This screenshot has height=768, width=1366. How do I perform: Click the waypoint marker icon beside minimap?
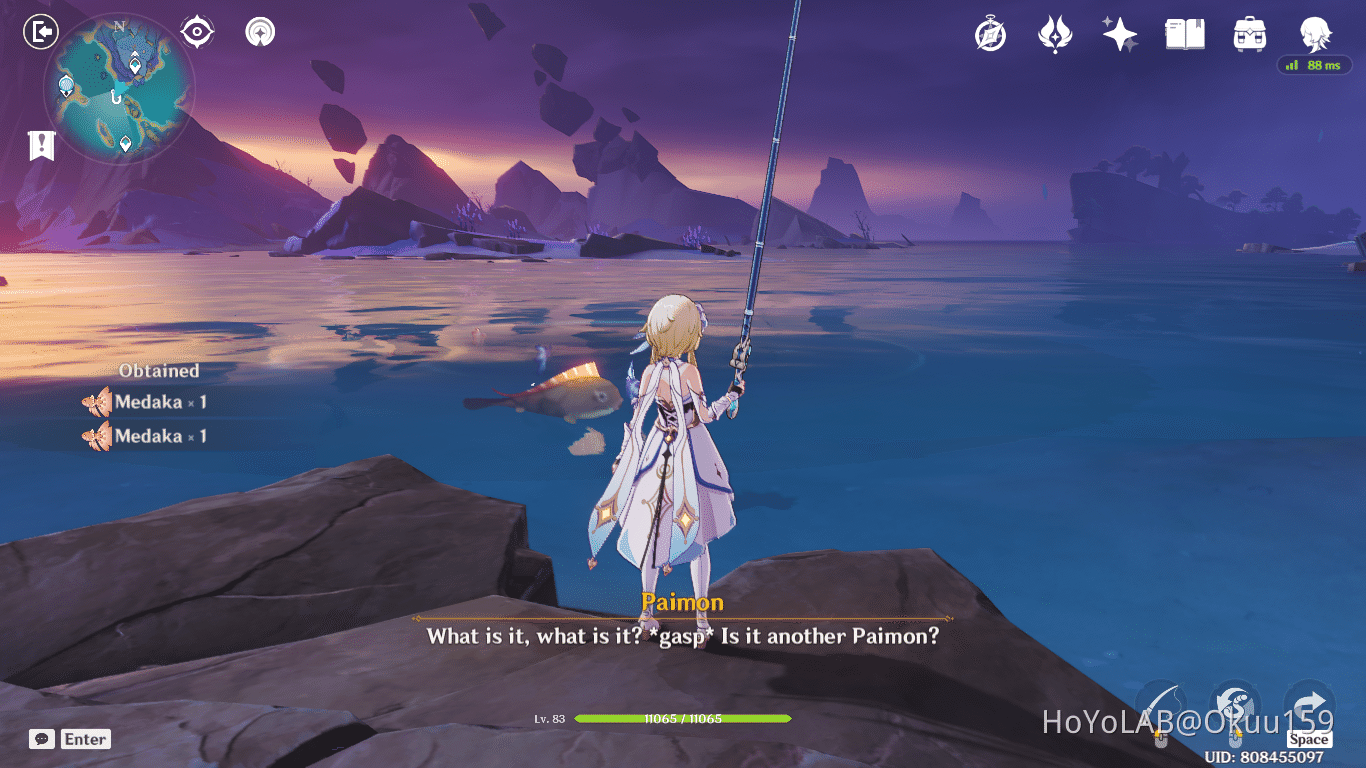[259, 31]
